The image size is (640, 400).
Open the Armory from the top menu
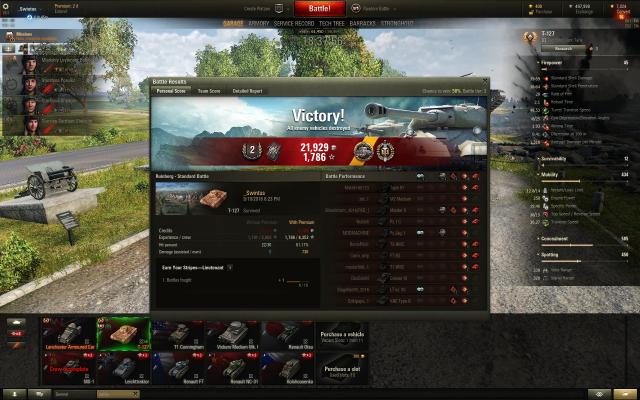[x=258, y=21]
